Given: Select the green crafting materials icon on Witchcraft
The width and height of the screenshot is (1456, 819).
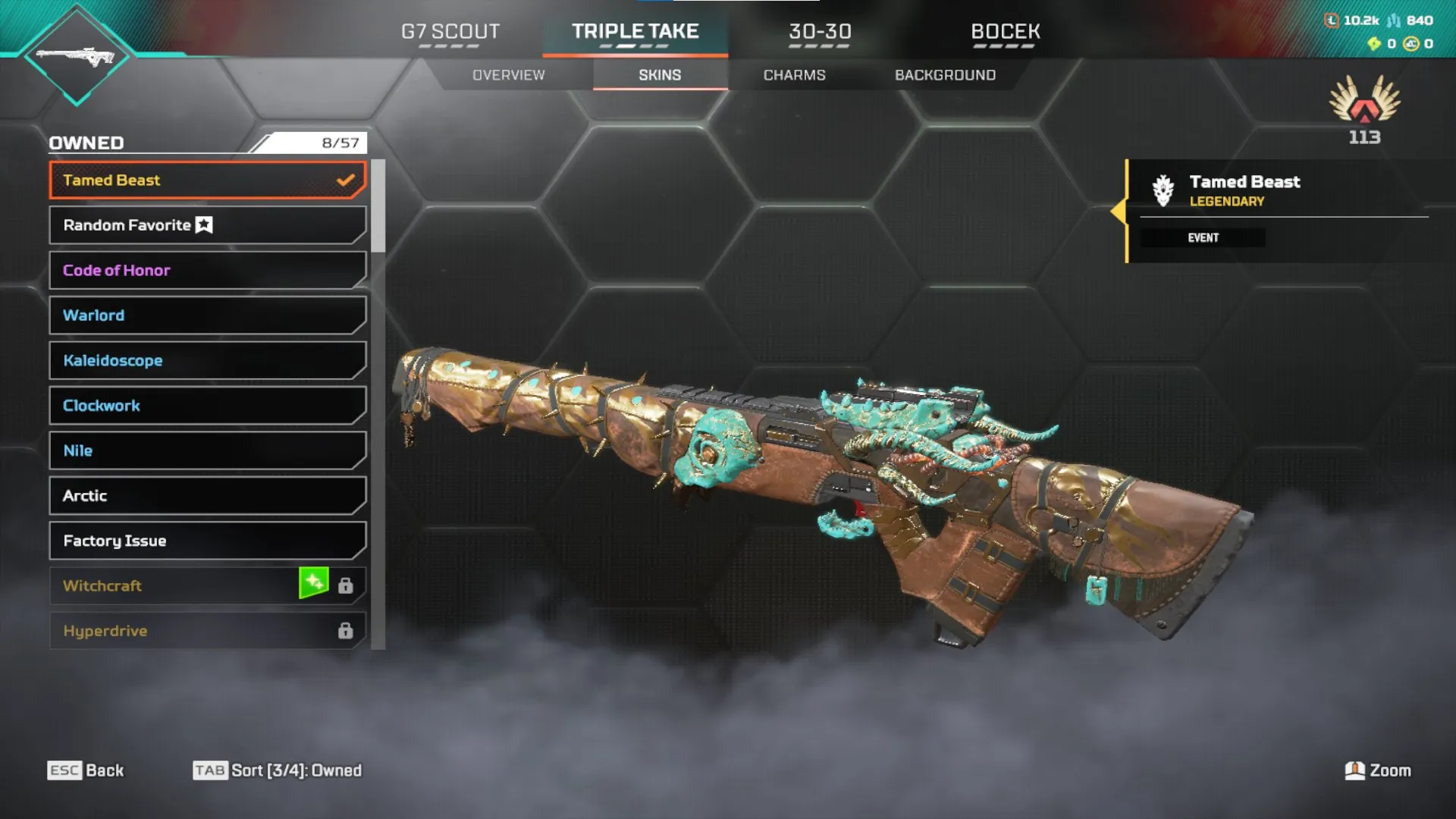Looking at the screenshot, I should point(315,585).
